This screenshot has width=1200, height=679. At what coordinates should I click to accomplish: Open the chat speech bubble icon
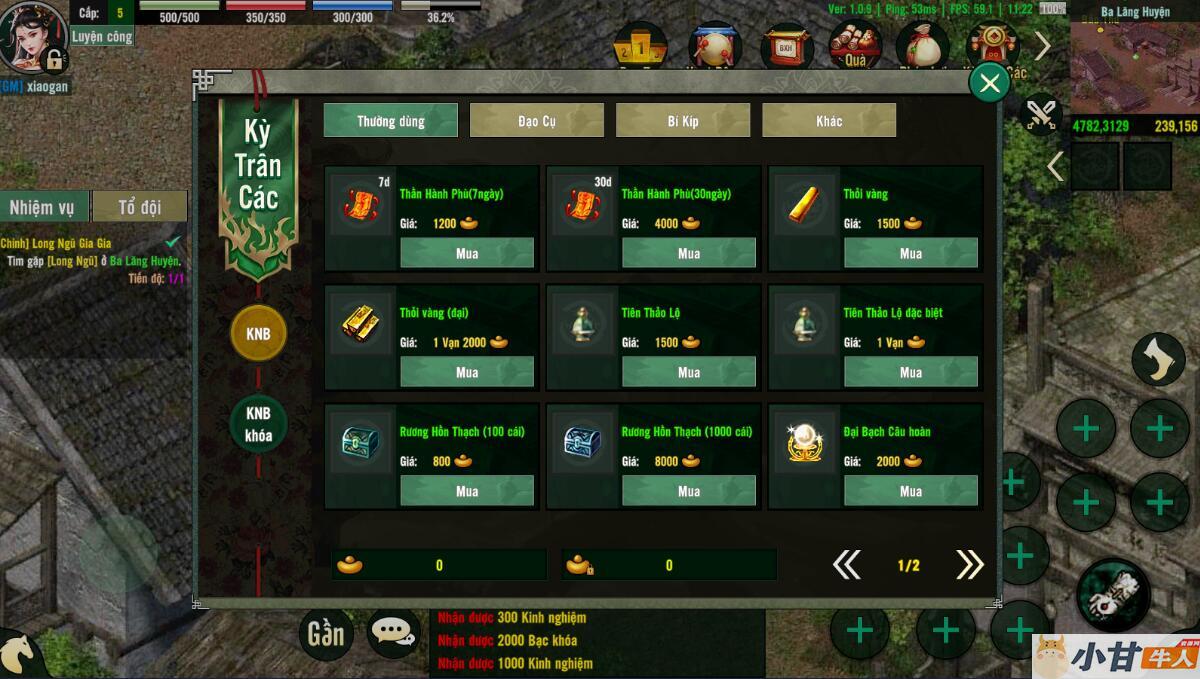[x=393, y=632]
